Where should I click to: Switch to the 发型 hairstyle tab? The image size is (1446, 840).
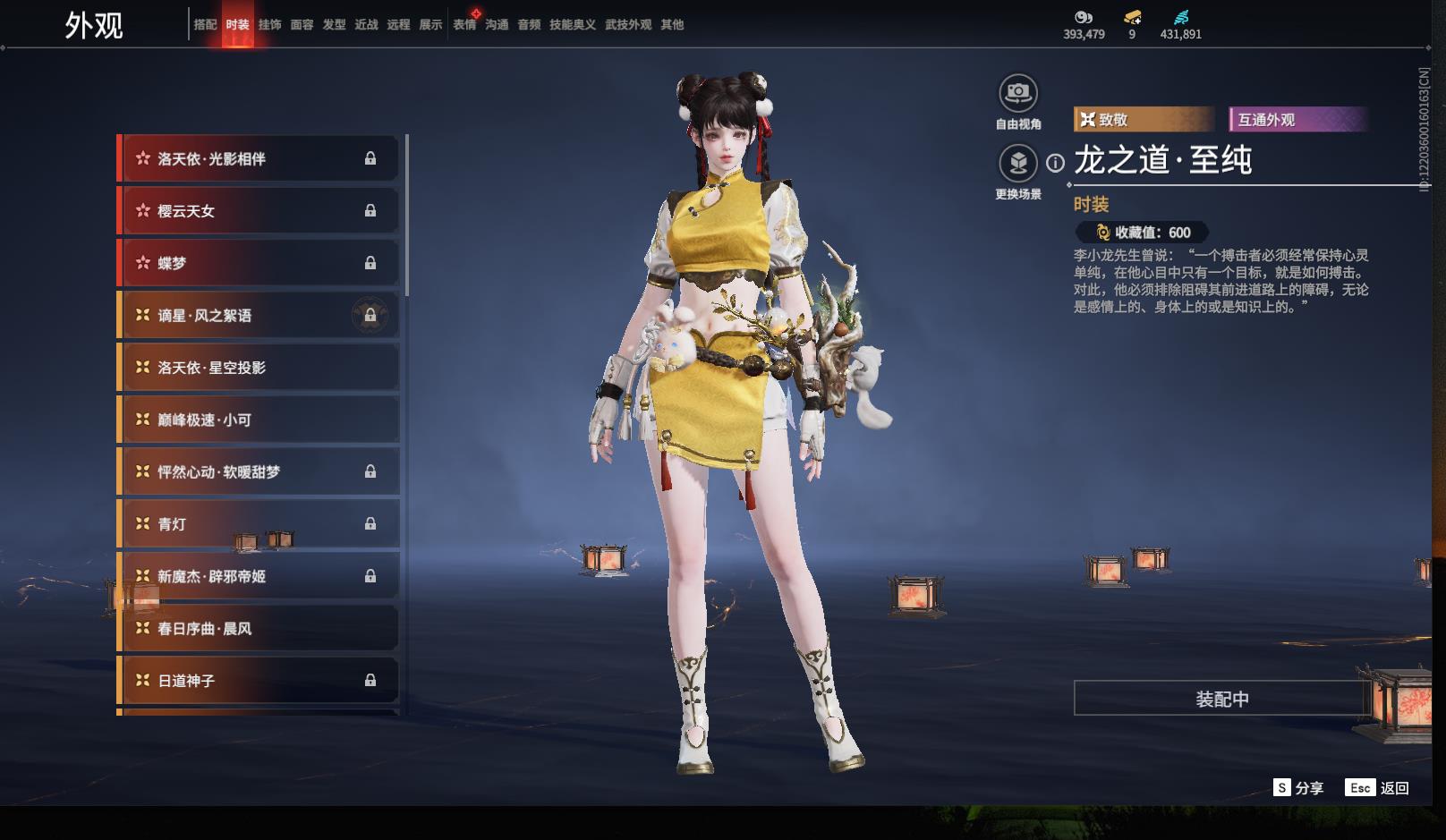[334, 25]
